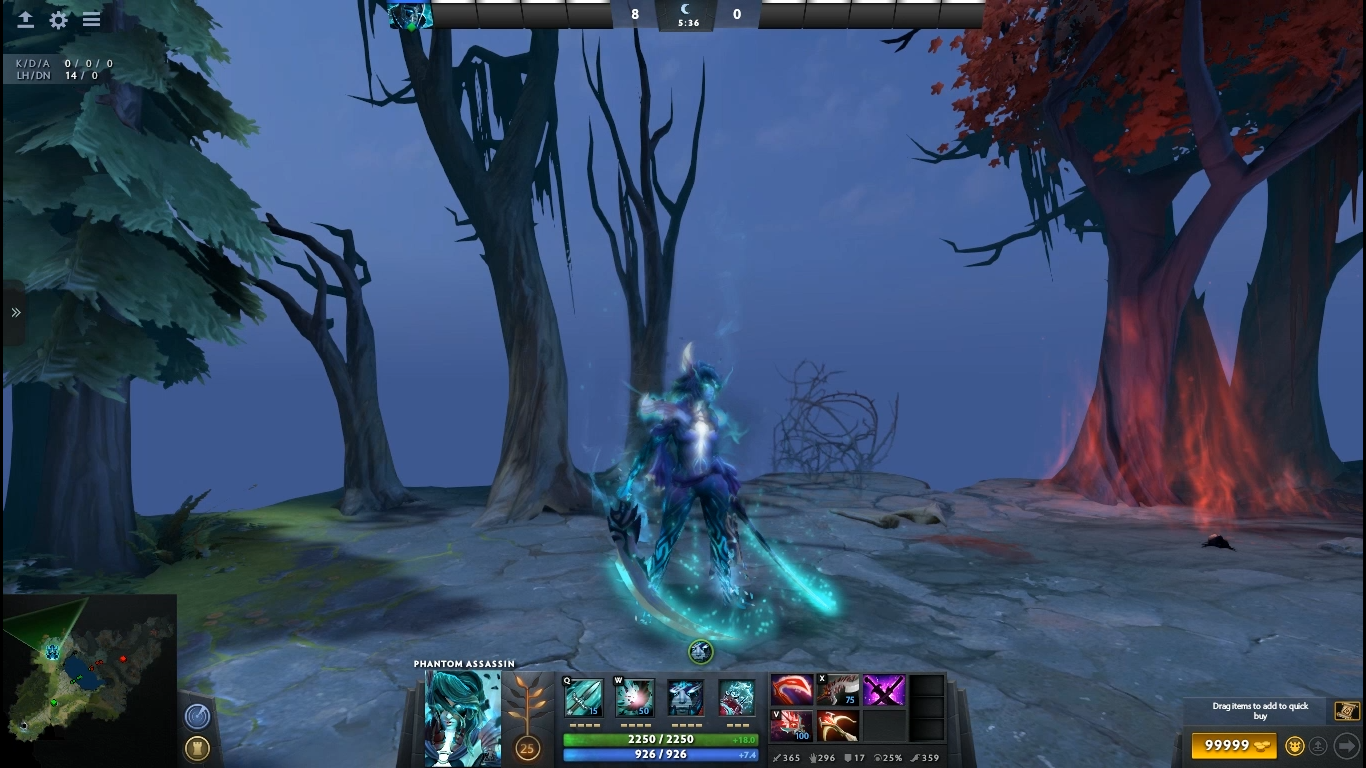Activate the Scan radar button
This screenshot has width=1366, height=768.
pyautogui.click(x=197, y=716)
